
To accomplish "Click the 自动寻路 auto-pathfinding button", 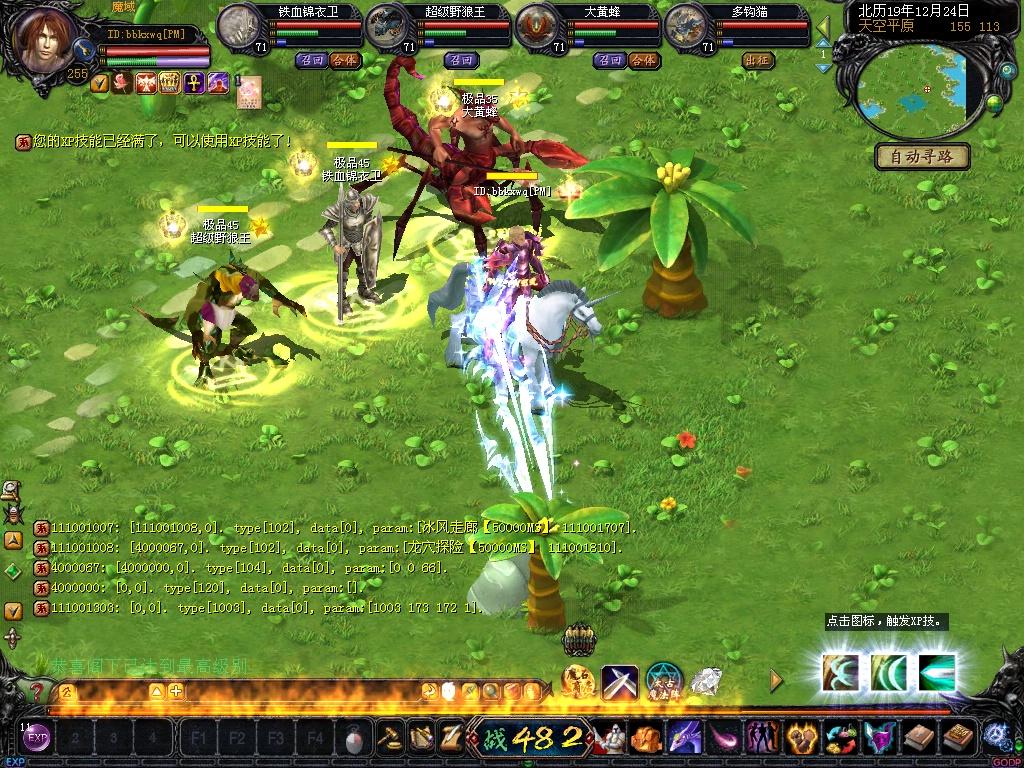I will coord(922,156).
